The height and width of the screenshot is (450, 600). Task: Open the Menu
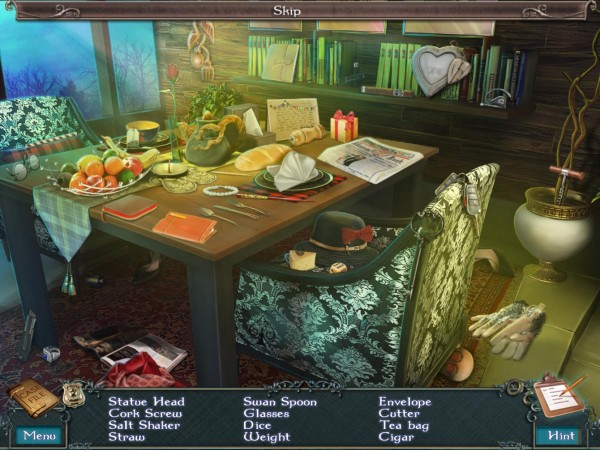pos(39,435)
